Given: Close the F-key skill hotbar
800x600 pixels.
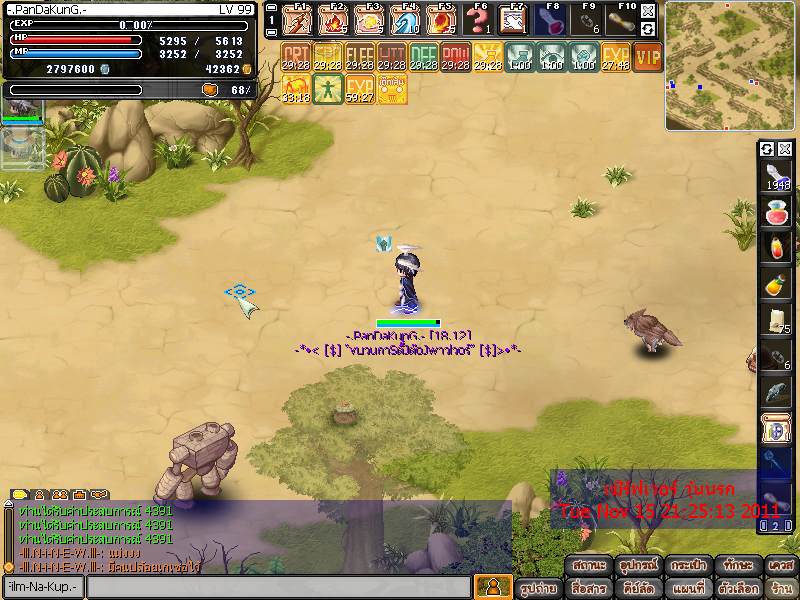Looking at the screenshot, I should pyautogui.click(x=648, y=12).
